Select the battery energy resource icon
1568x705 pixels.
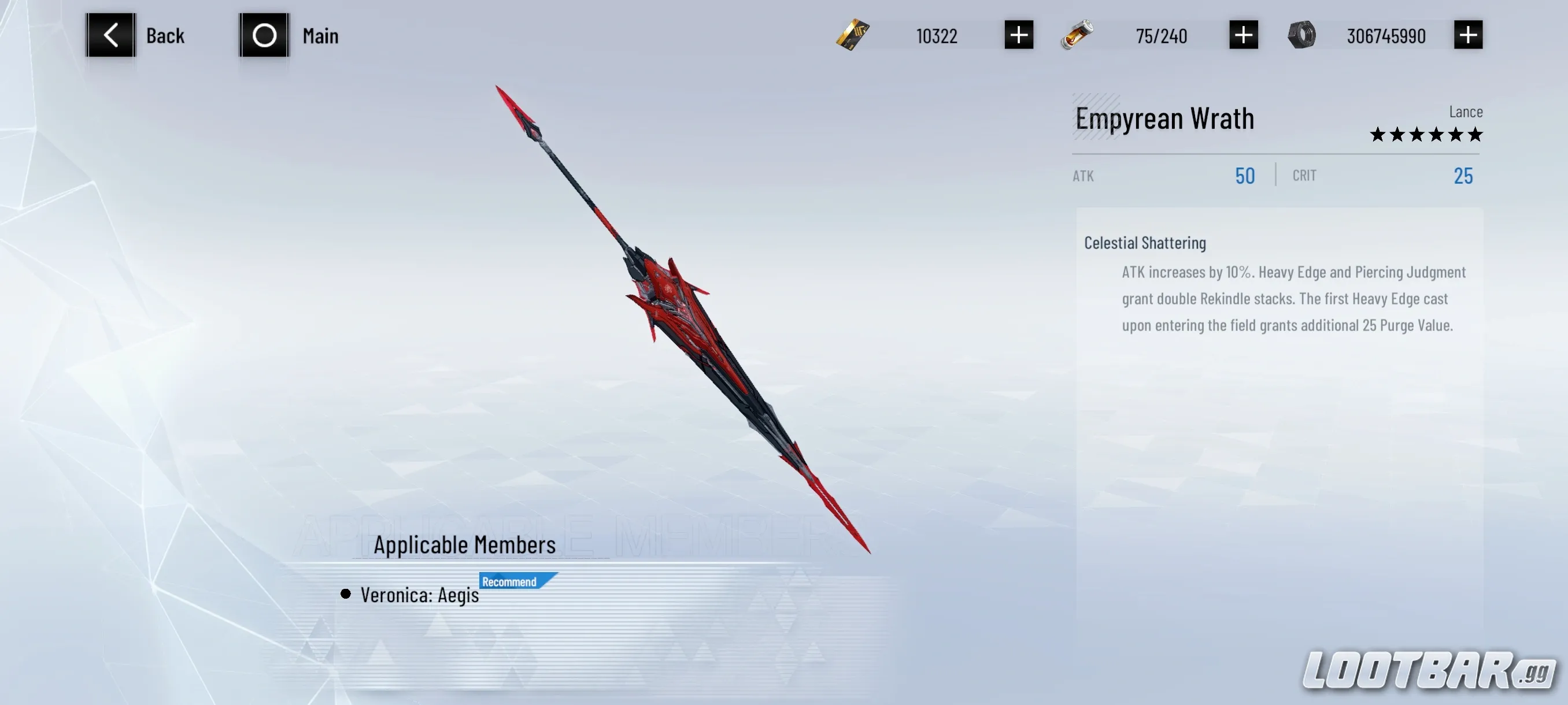(1078, 35)
